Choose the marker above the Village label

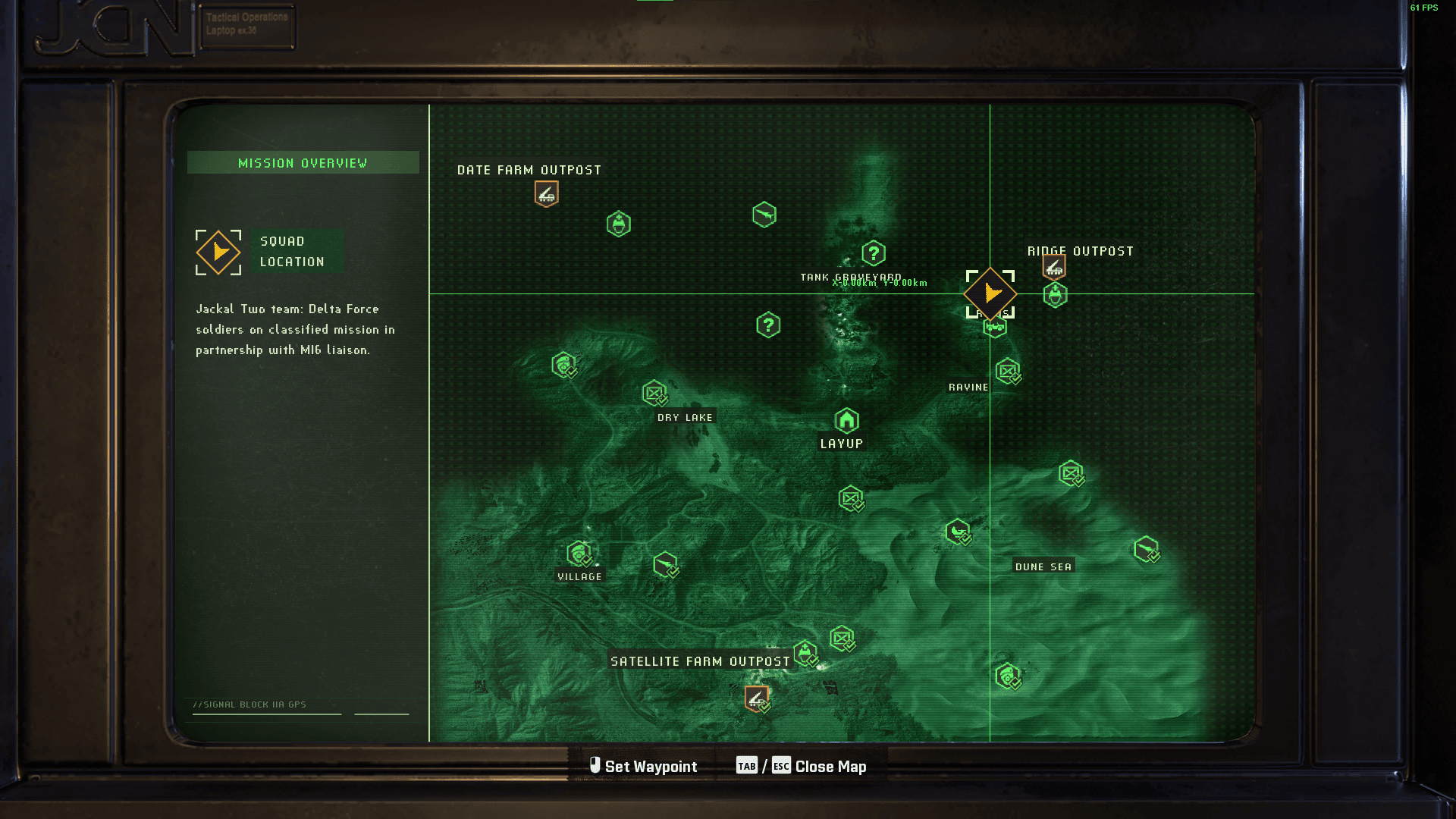[579, 554]
